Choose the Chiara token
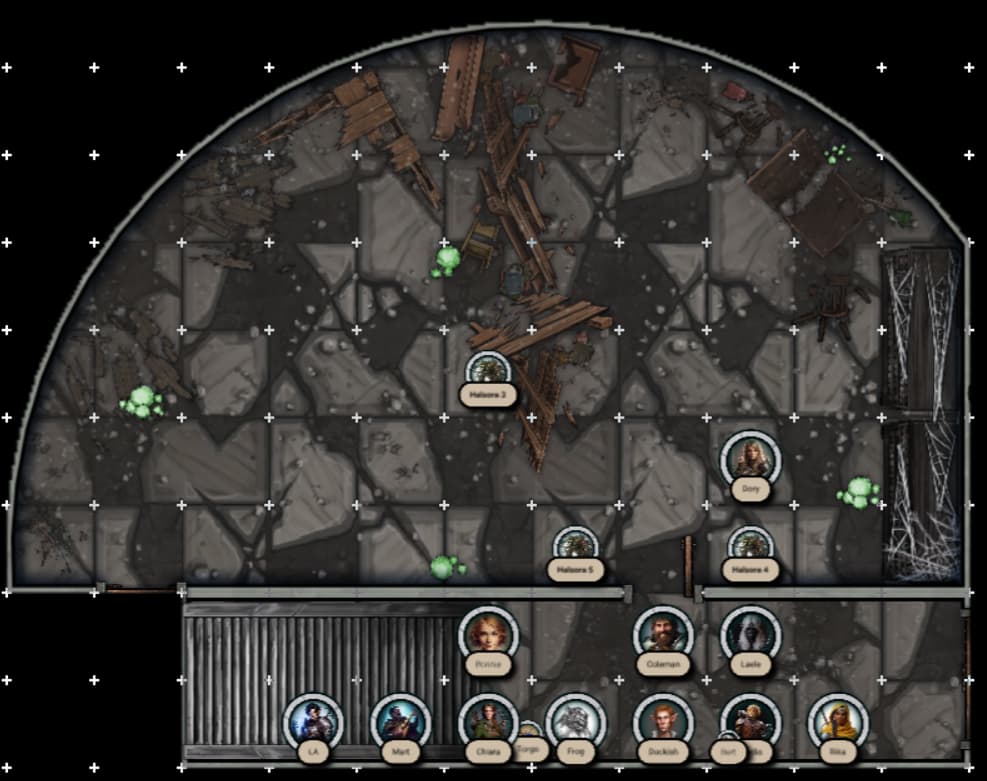 pos(488,722)
